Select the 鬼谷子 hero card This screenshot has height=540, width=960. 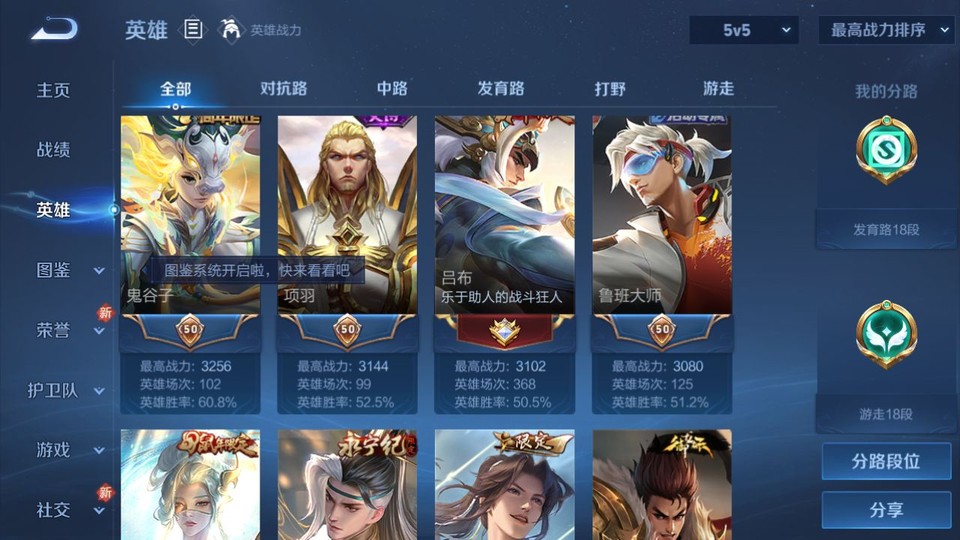click(190, 215)
